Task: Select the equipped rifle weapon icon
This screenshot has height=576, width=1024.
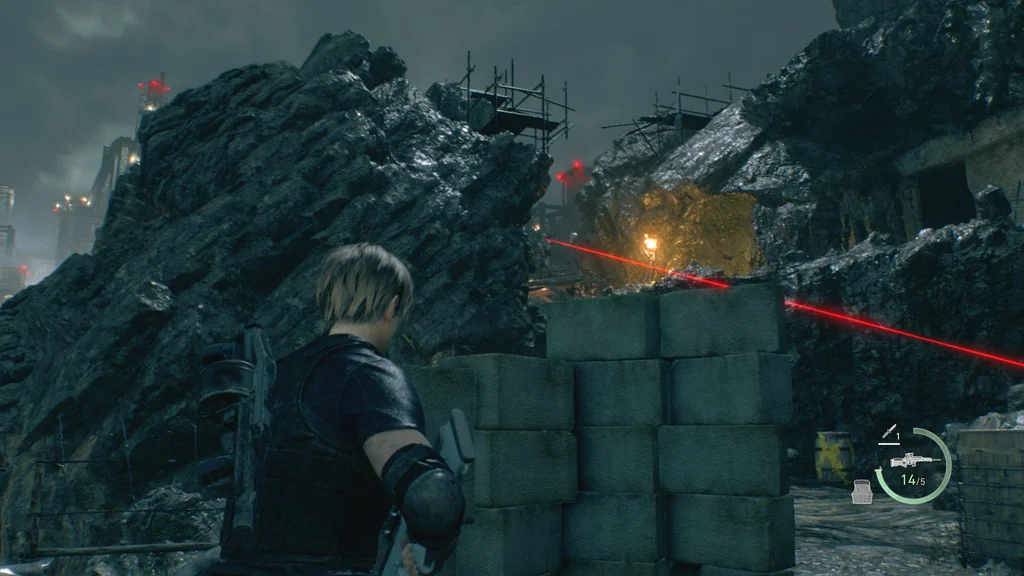Action: (x=911, y=460)
